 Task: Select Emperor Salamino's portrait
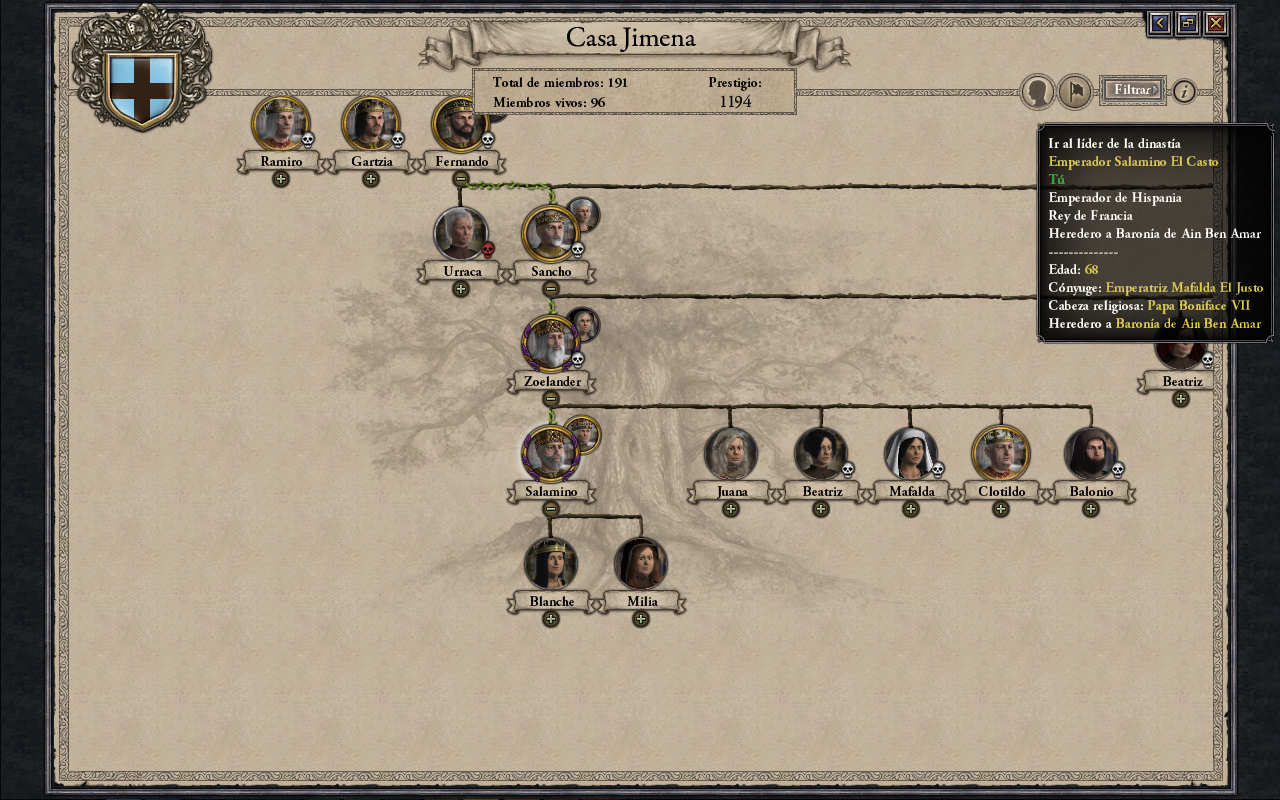550,454
